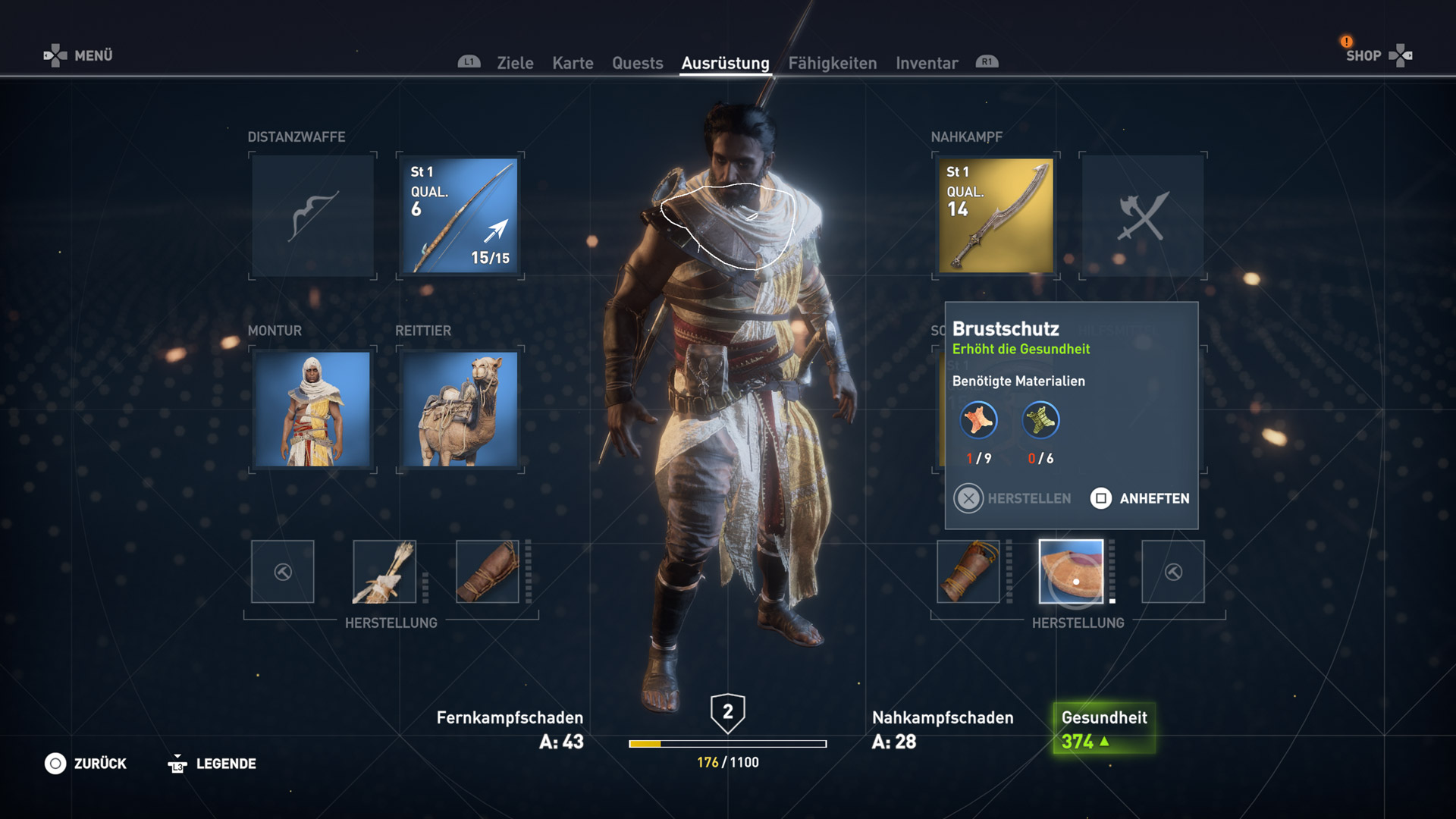
Task: Open the Karte tab
Action: pyautogui.click(x=573, y=63)
